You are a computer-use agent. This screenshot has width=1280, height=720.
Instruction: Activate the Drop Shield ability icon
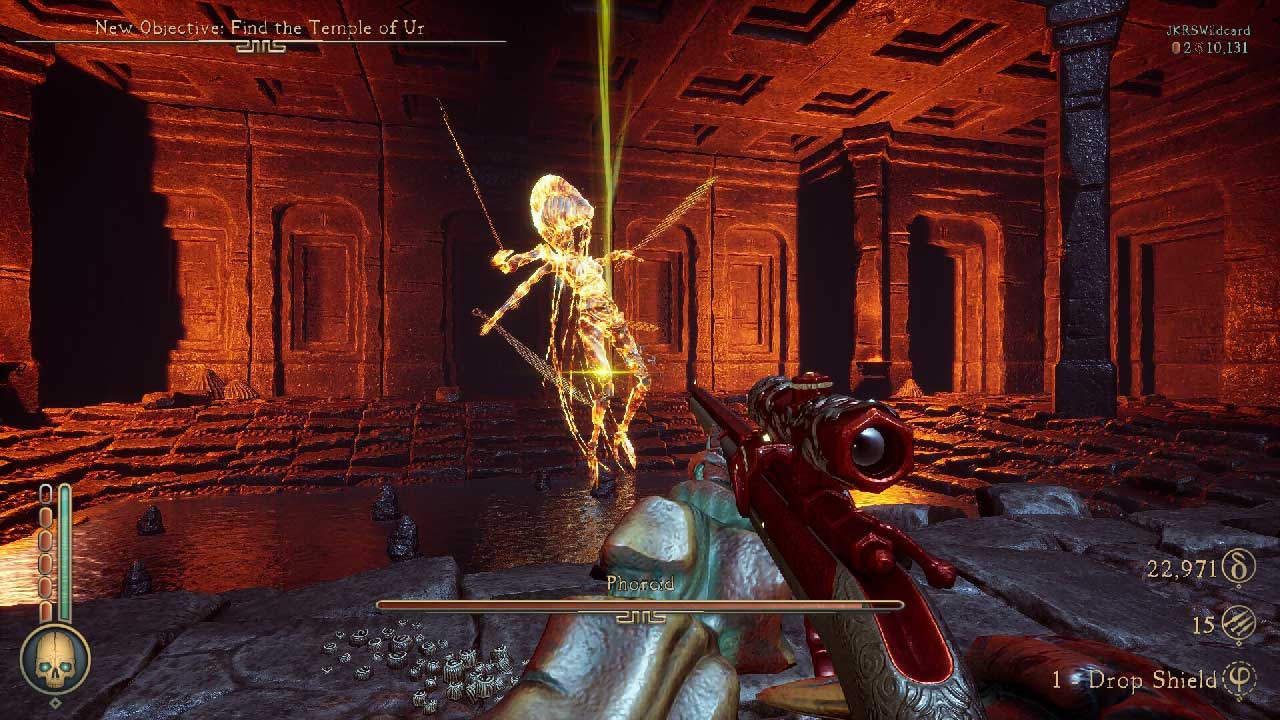(1239, 680)
